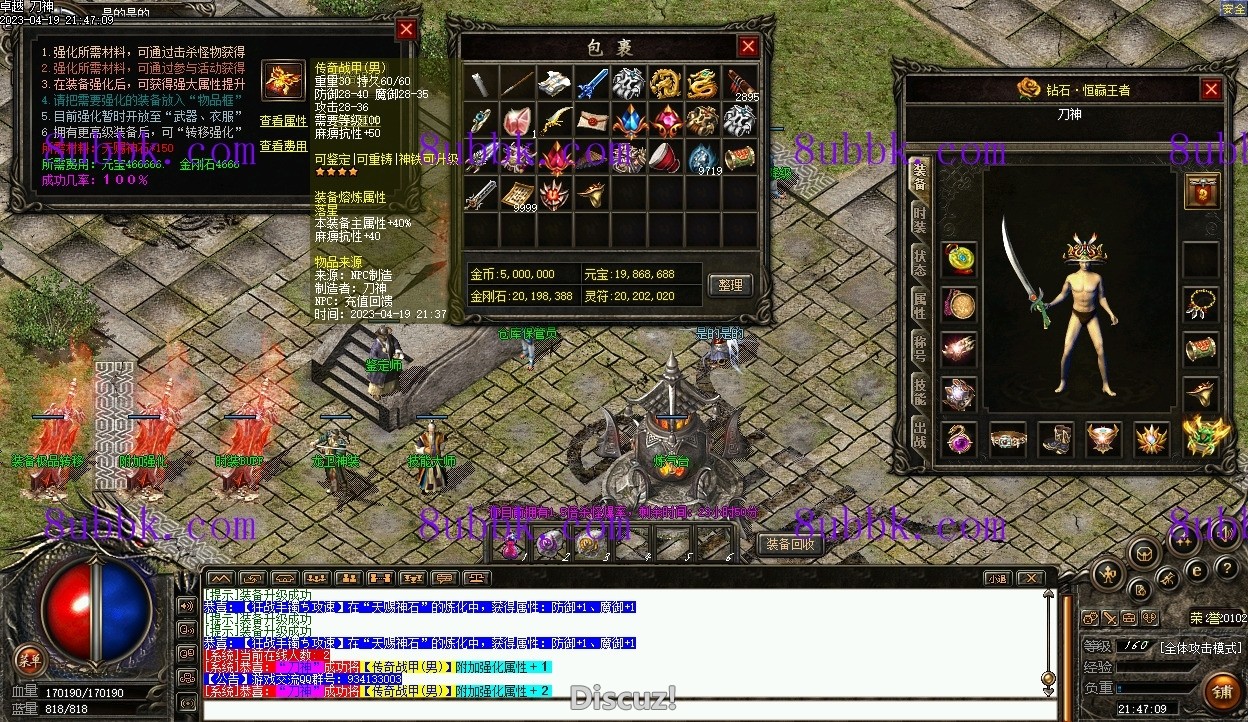Select the equipped boots slot
This screenshot has height=722, width=1248.
click(1055, 438)
